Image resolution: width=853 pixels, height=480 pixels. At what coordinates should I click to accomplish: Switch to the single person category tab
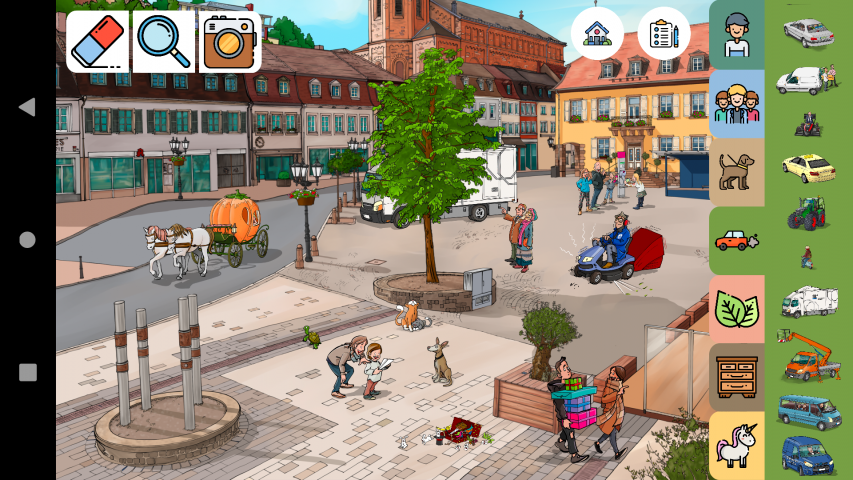tap(737, 34)
